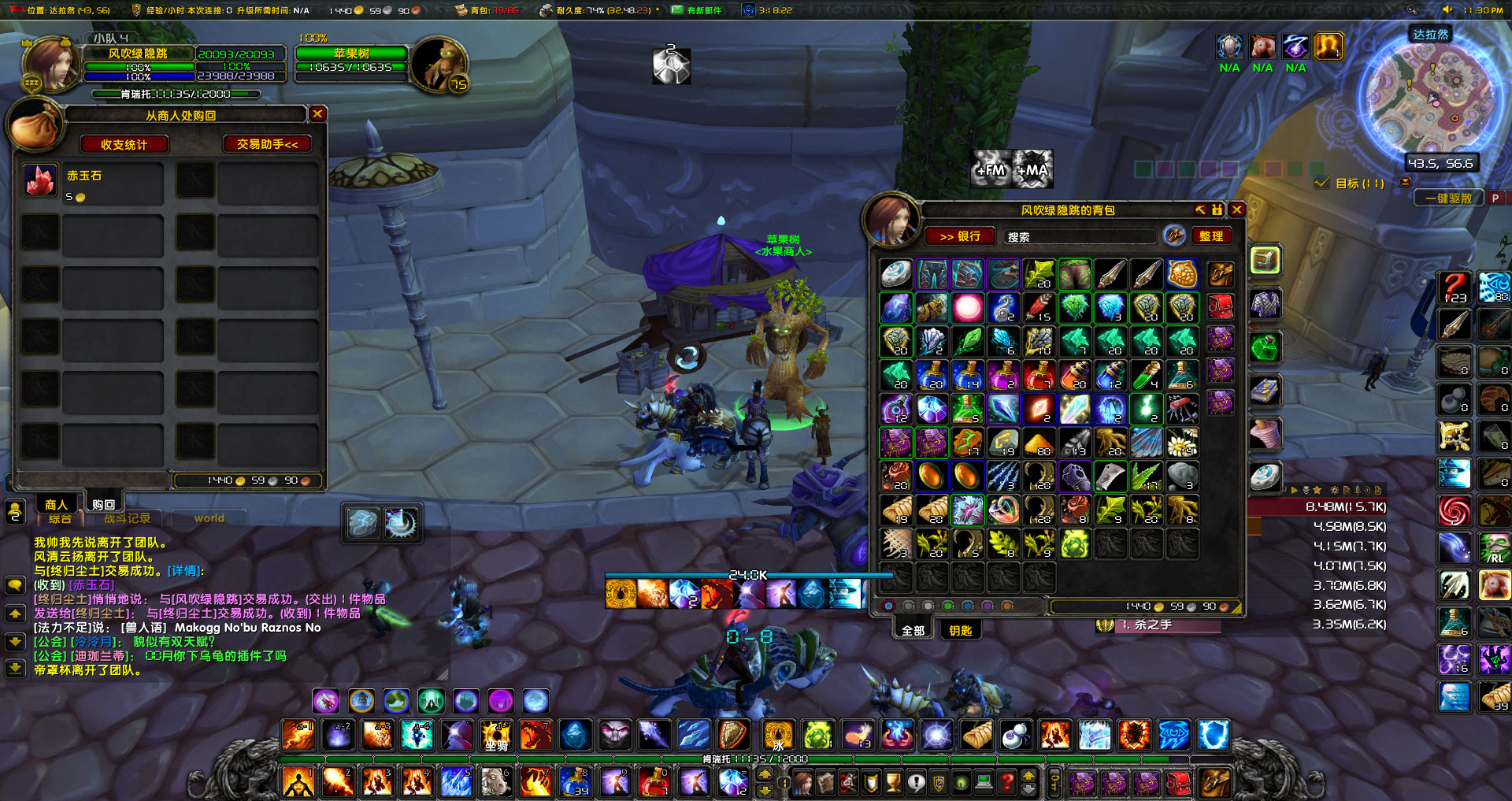Toggle the green item filter dot in the bag

[948, 606]
